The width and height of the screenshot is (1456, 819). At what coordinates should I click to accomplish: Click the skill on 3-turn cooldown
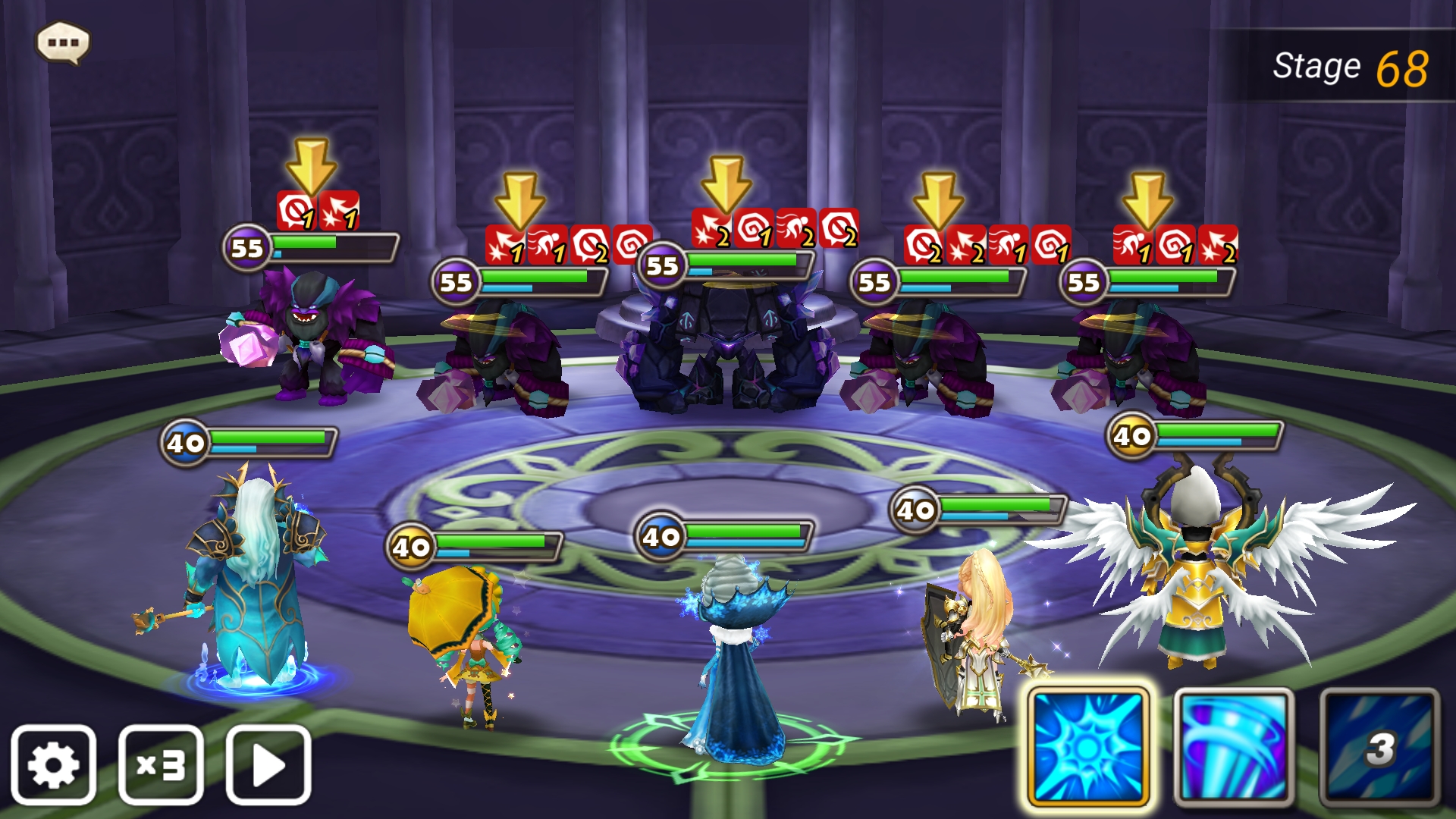click(1379, 747)
